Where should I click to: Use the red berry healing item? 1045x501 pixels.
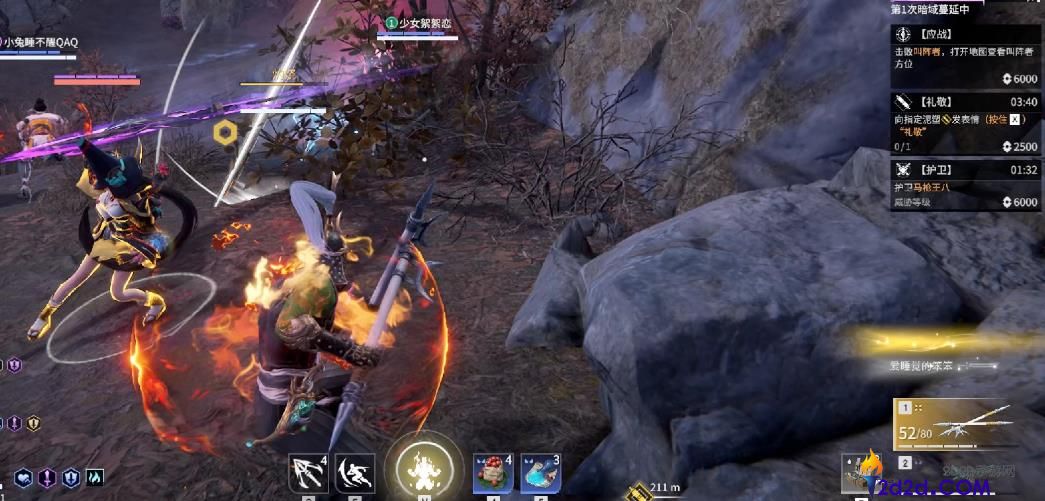click(x=493, y=472)
